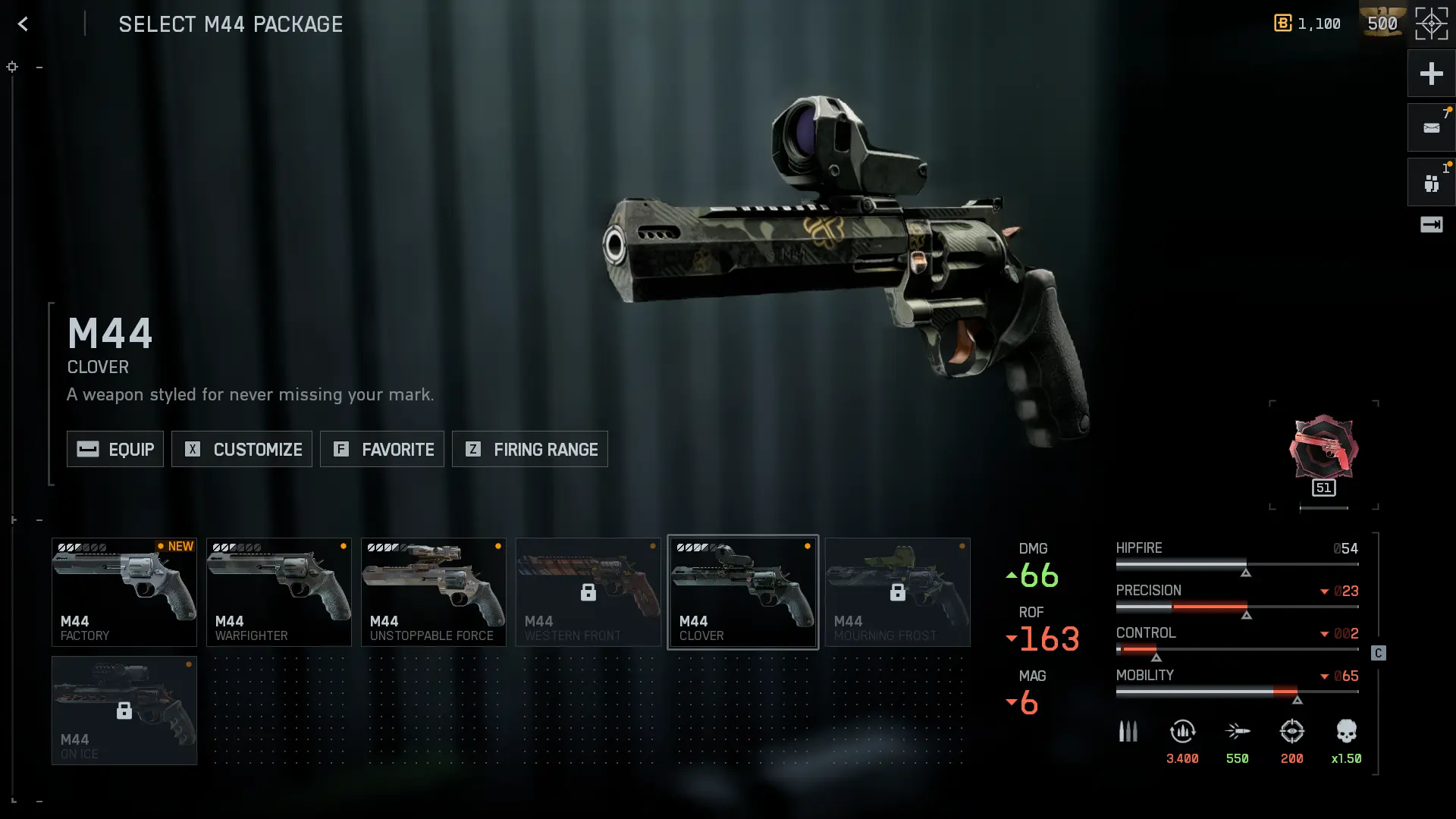Open the crosshair icon beside the 500 balance

1432,24
